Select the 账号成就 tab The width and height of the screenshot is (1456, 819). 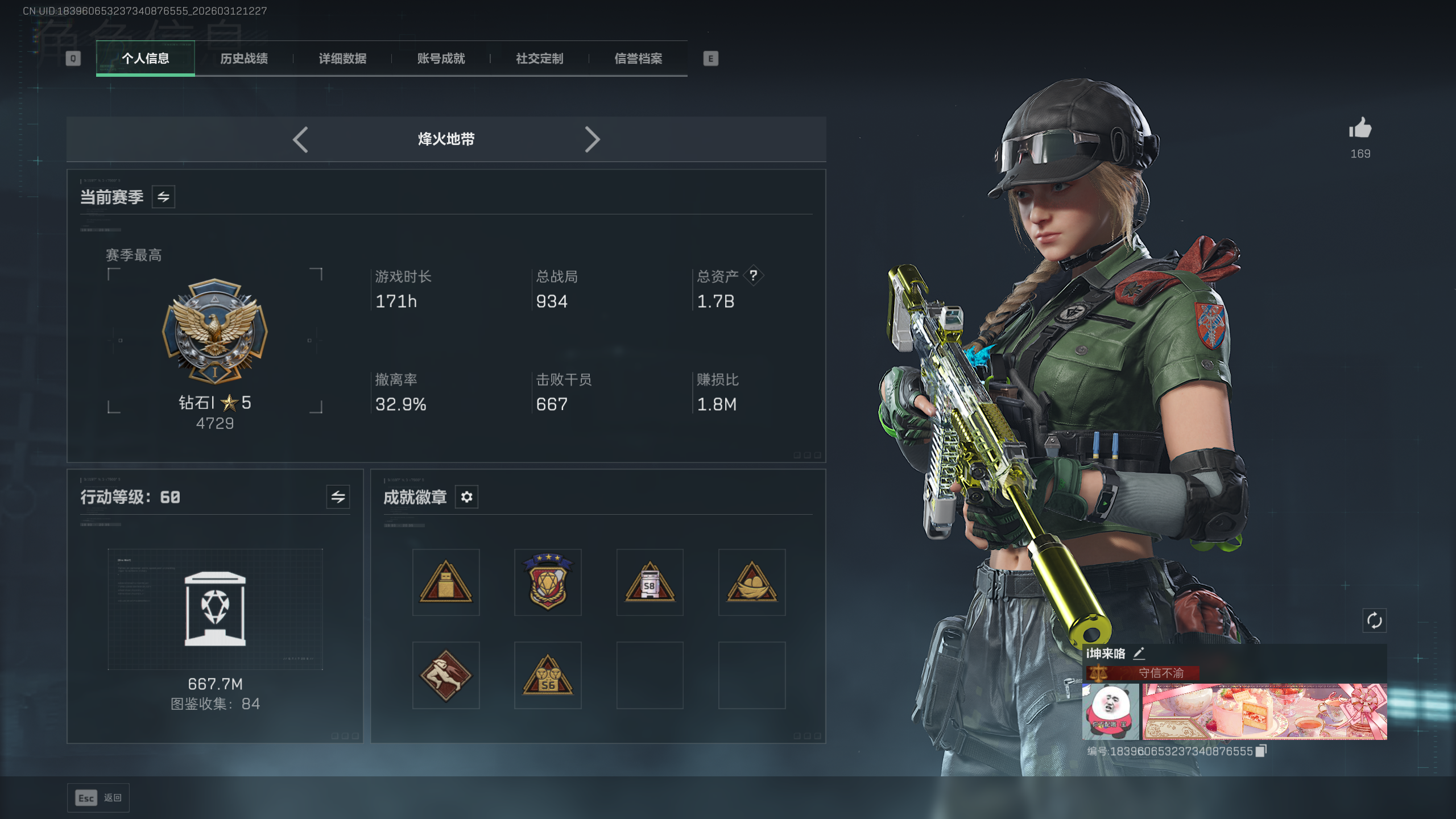point(441,59)
